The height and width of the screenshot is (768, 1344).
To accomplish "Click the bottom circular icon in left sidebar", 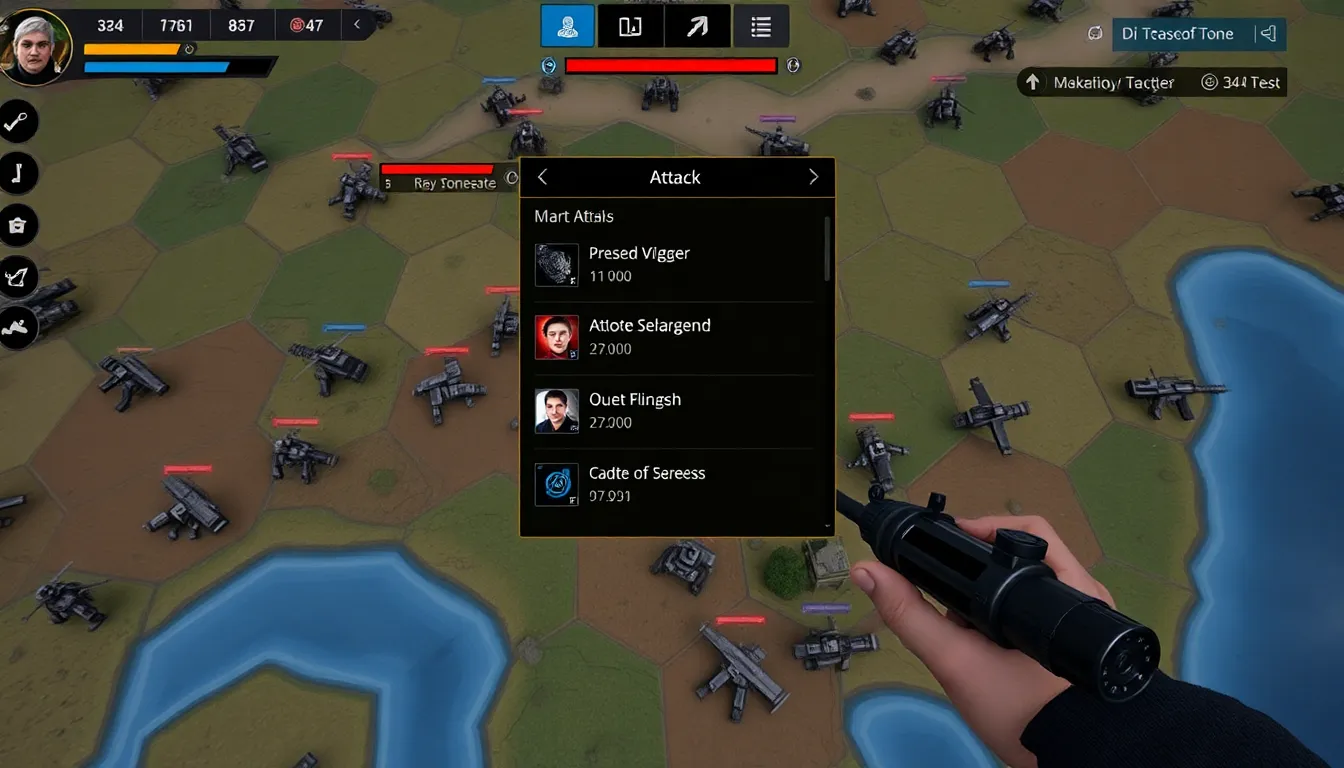I will (x=19, y=327).
